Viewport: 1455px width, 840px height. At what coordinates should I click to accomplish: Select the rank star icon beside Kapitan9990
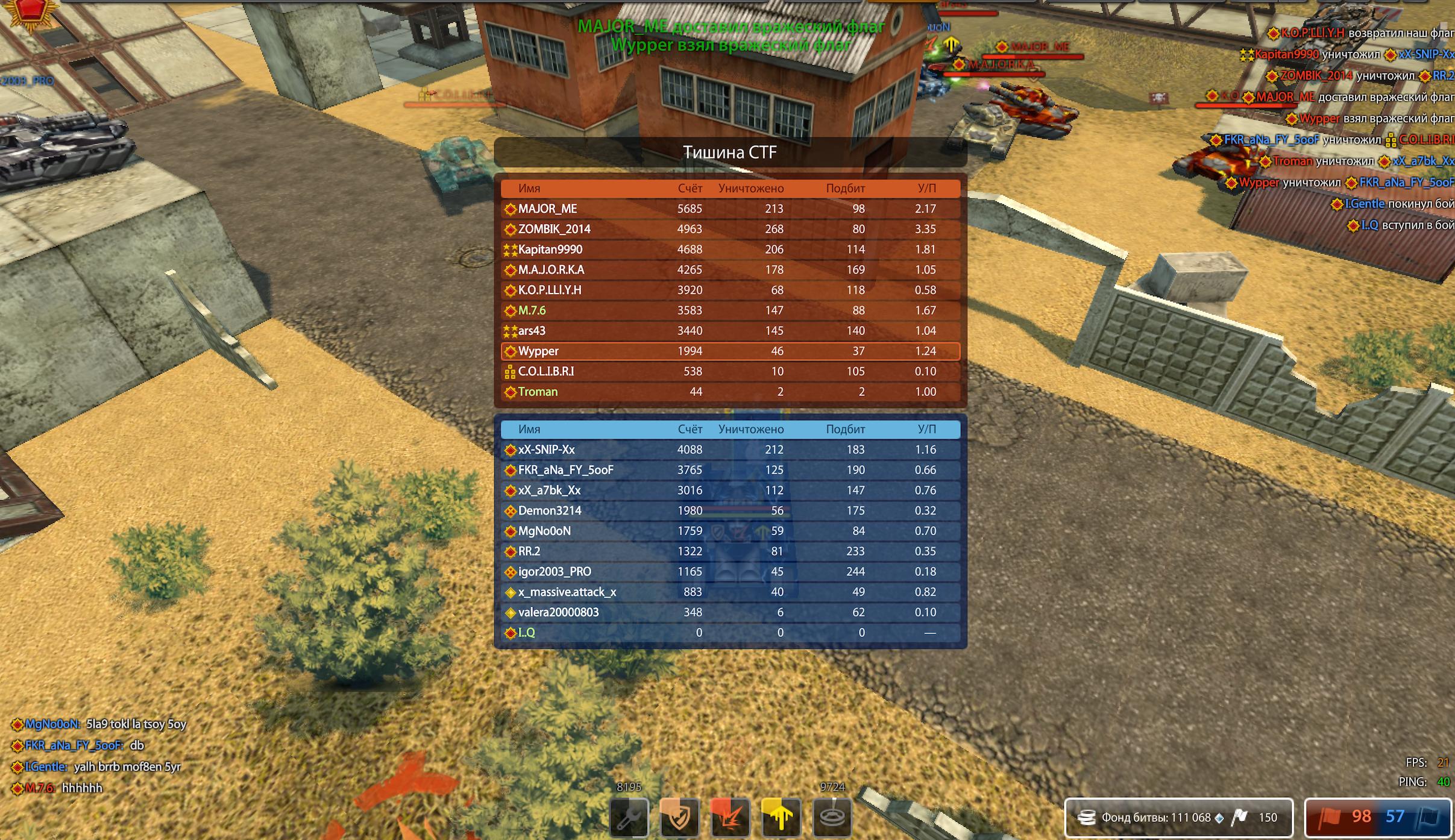[512, 249]
